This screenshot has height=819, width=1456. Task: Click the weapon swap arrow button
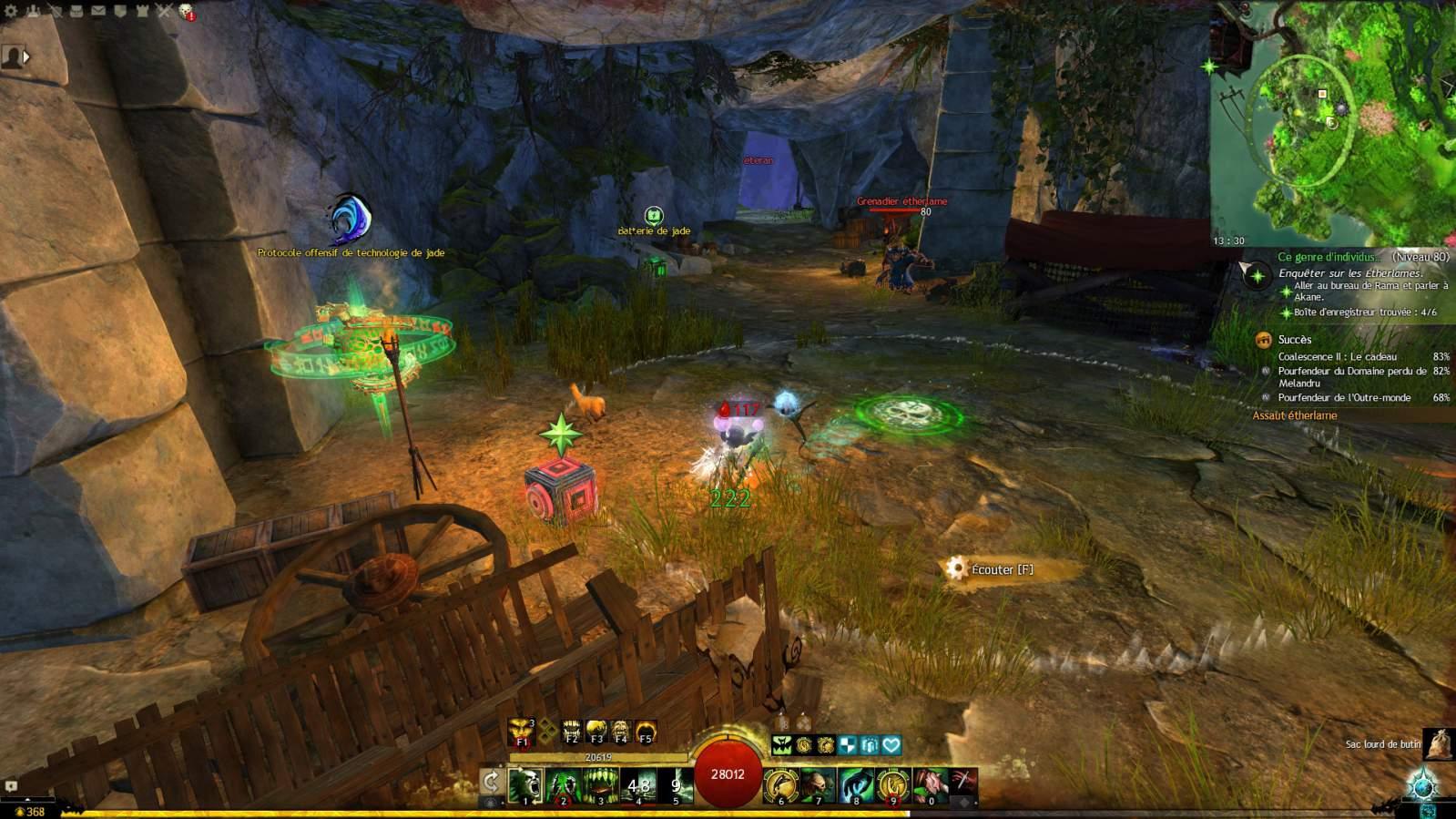(491, 782)
